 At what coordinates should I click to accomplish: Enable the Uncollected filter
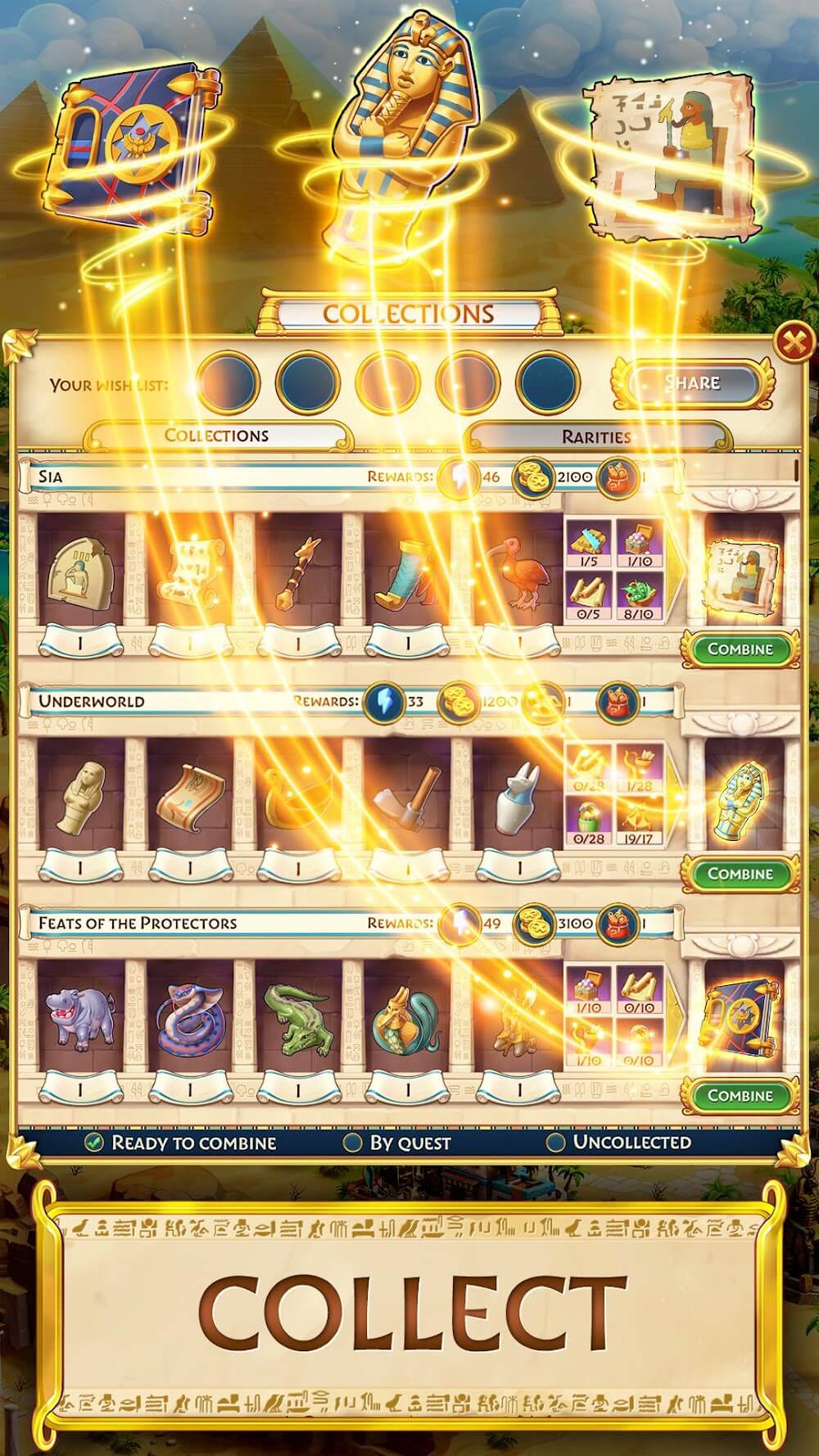tap(556, 1142)
